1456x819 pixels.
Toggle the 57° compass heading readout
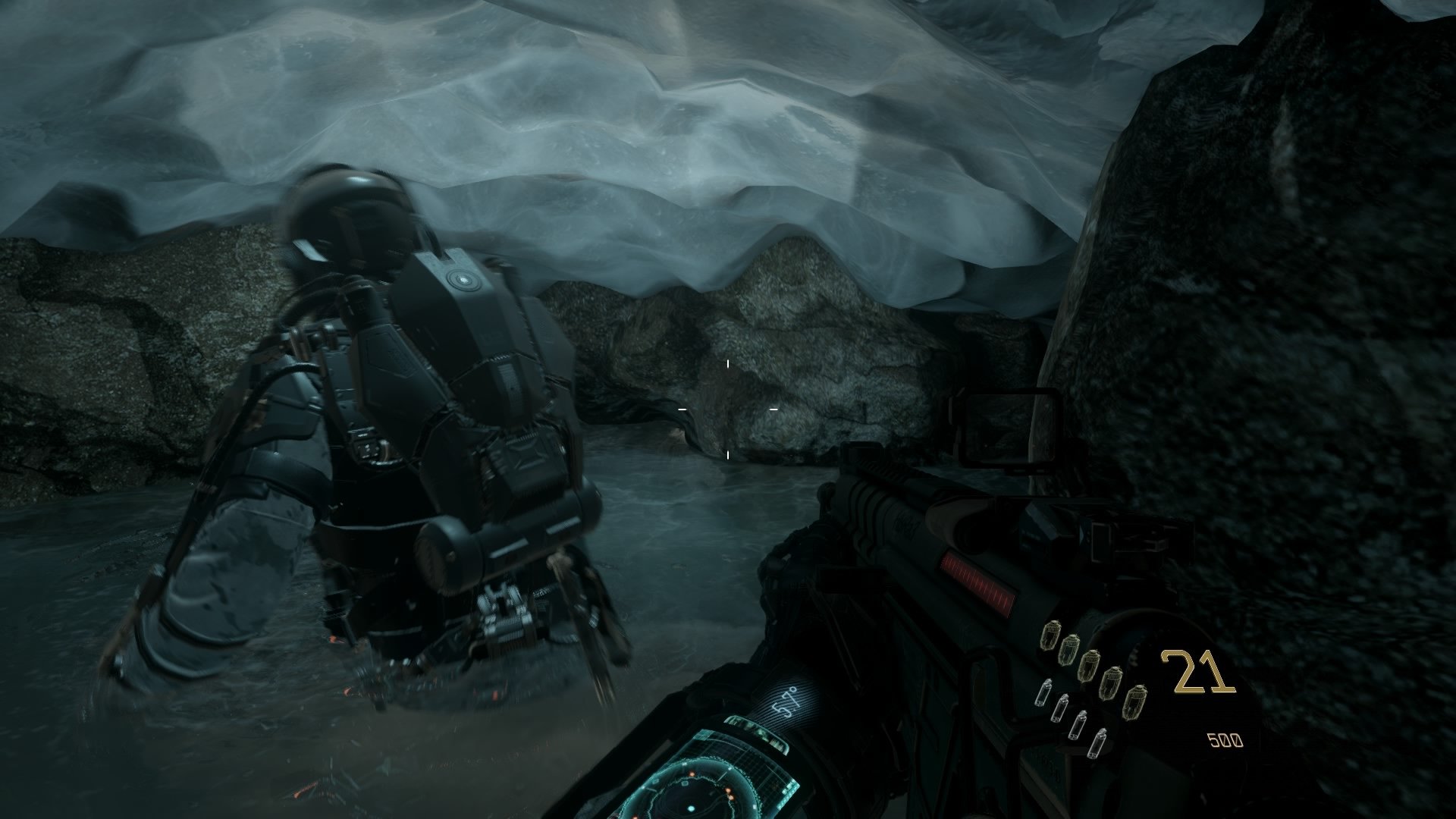tap(785, 701)
